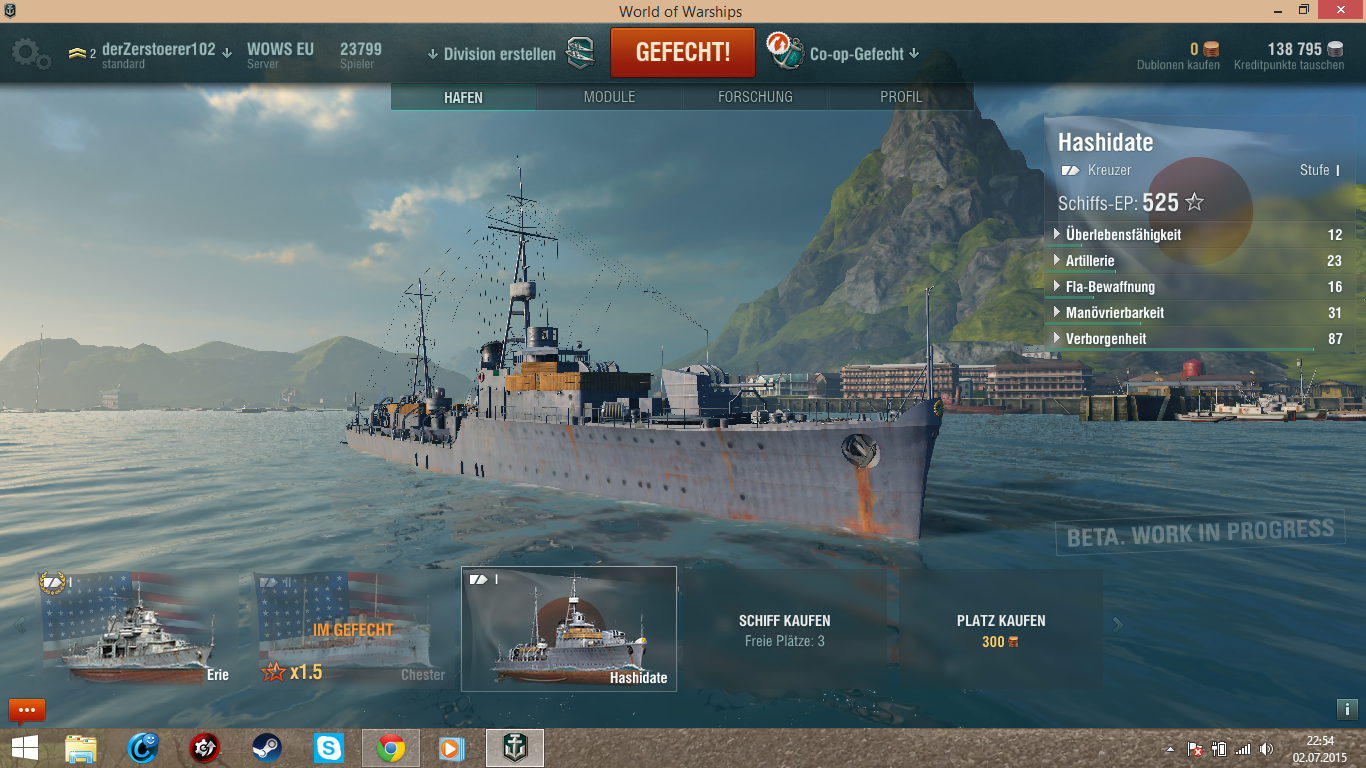The image size is (1366, 768).
Task: Select the HAFEN tab
Action: tap(463, 97)
